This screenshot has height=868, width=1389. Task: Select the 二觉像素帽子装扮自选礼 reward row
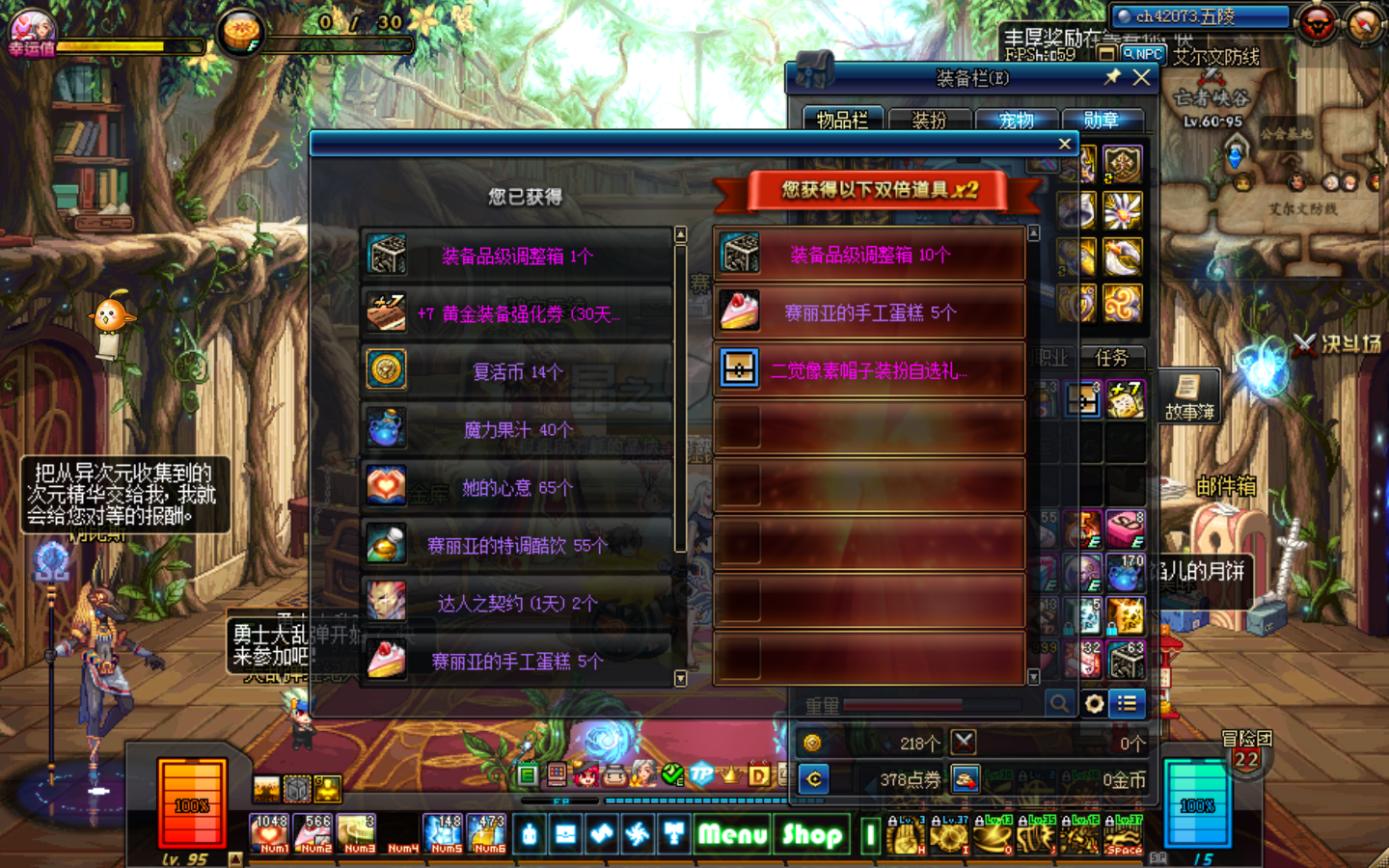pos(868,370)
